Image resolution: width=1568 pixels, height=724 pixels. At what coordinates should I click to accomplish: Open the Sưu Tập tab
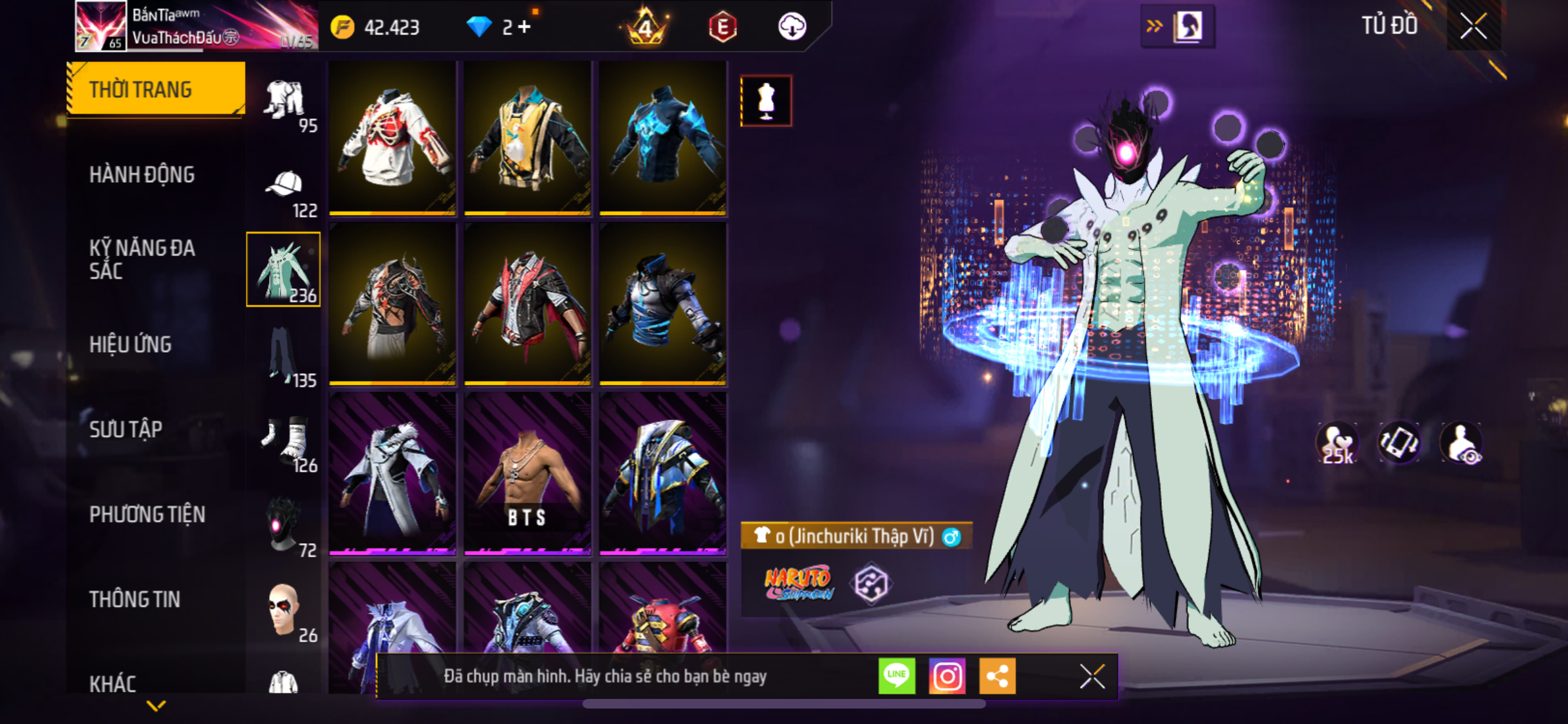[126, 429]
